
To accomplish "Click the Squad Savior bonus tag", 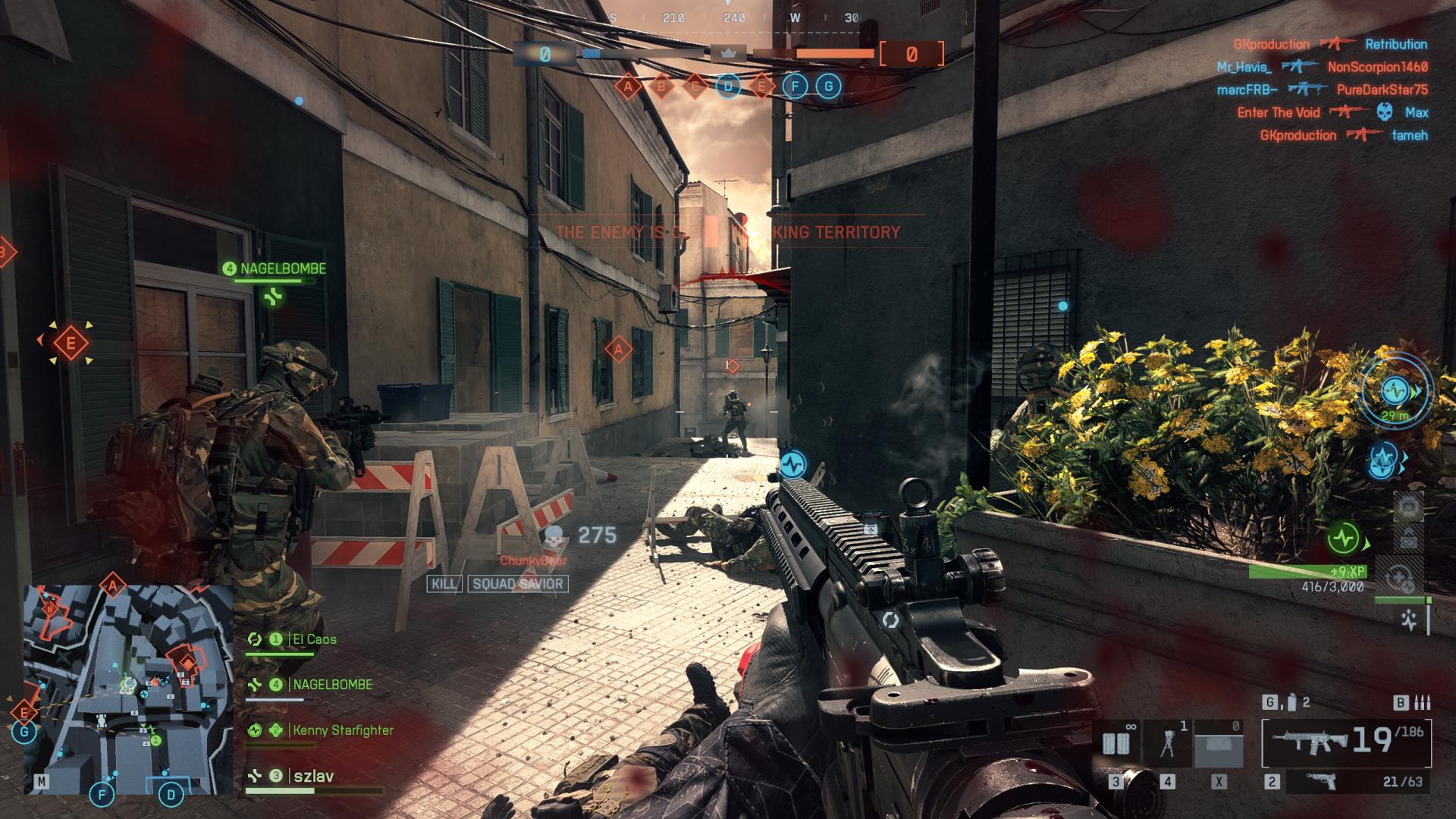I will 518,584.
